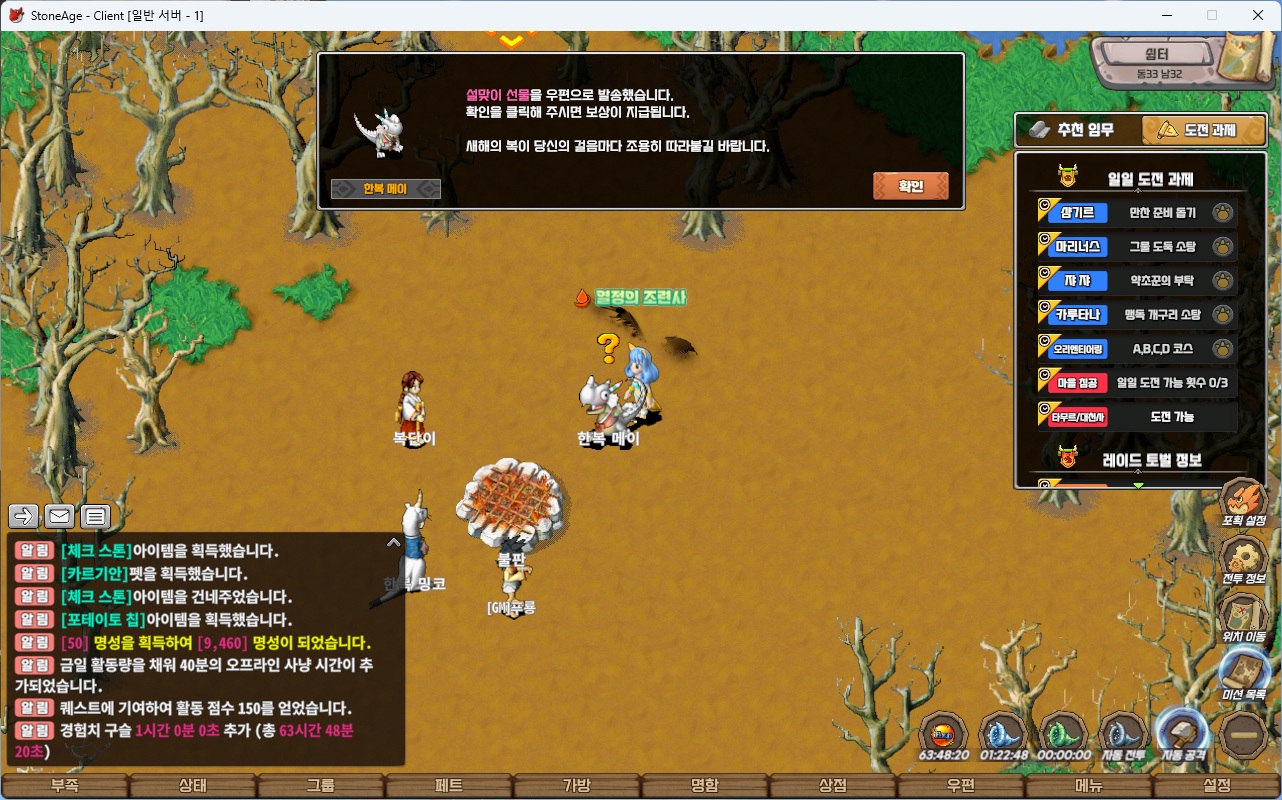1282x800 pixels.
Task: Open the 가방 bag menu
Action: click(577, 786)
